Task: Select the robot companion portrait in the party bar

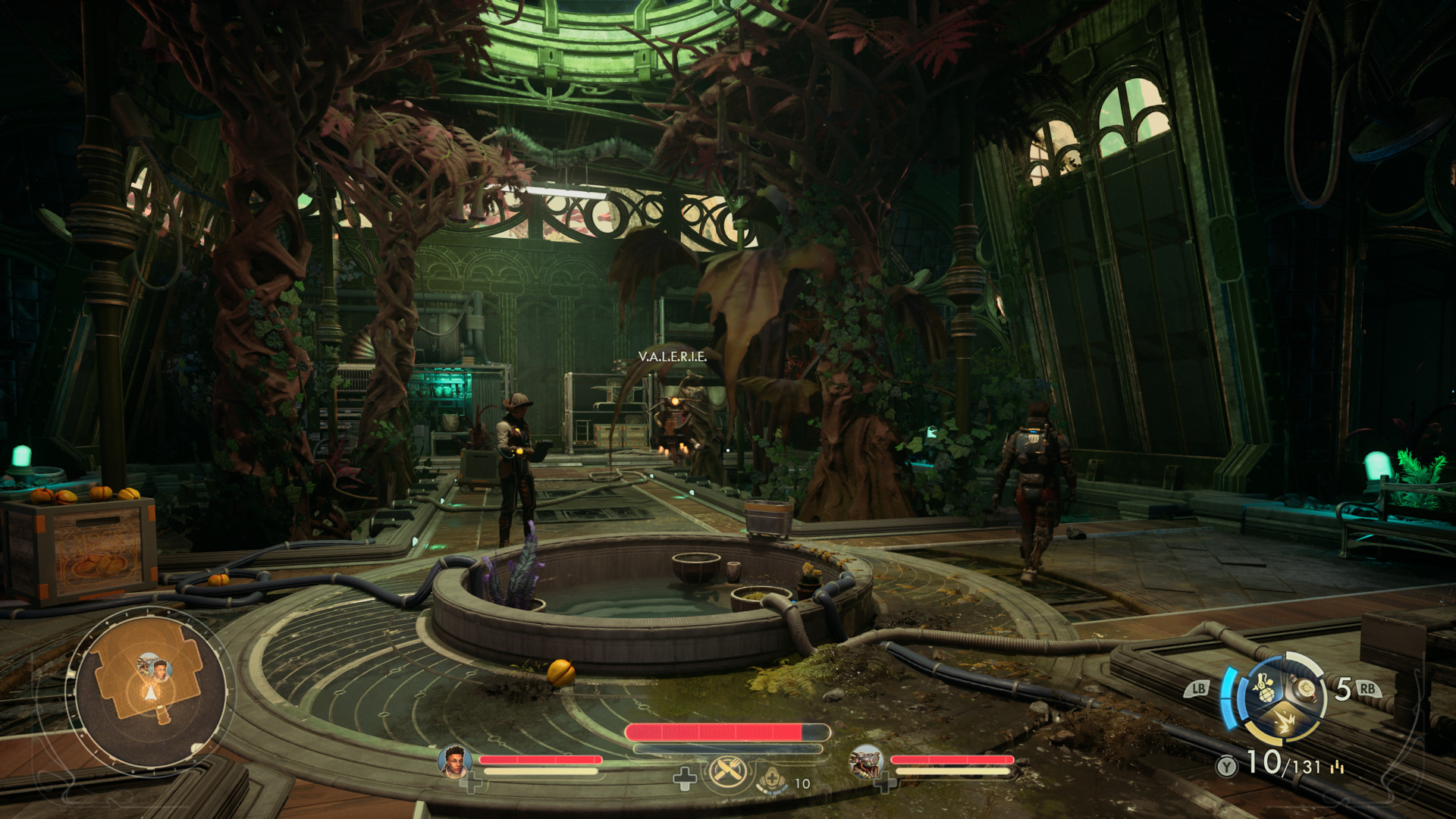Action: (x=866, y=761)
